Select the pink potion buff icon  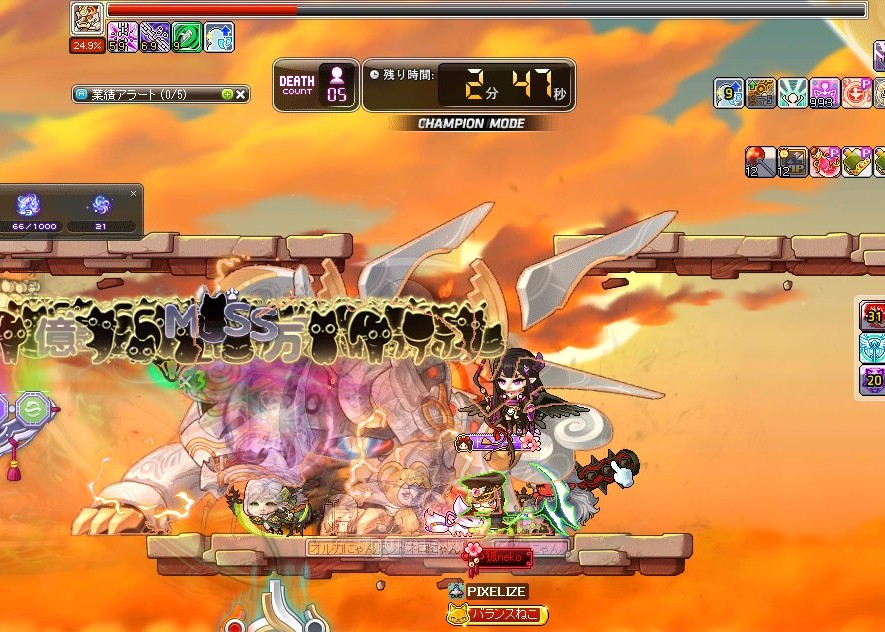825,161
